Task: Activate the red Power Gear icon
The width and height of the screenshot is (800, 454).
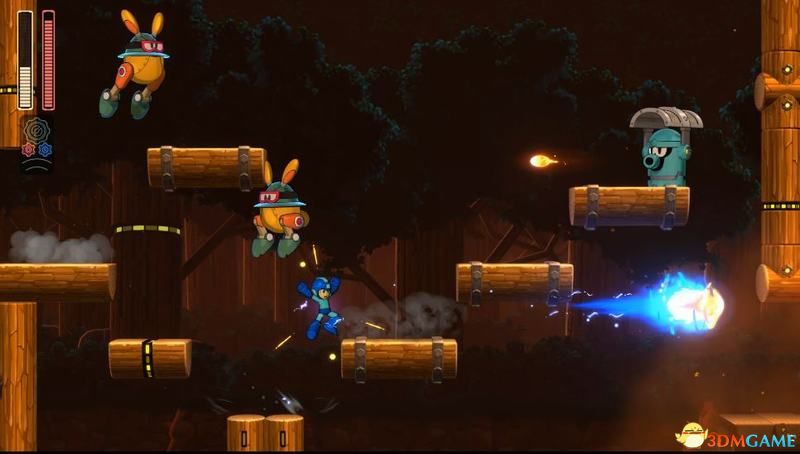Action: point(29,149)
